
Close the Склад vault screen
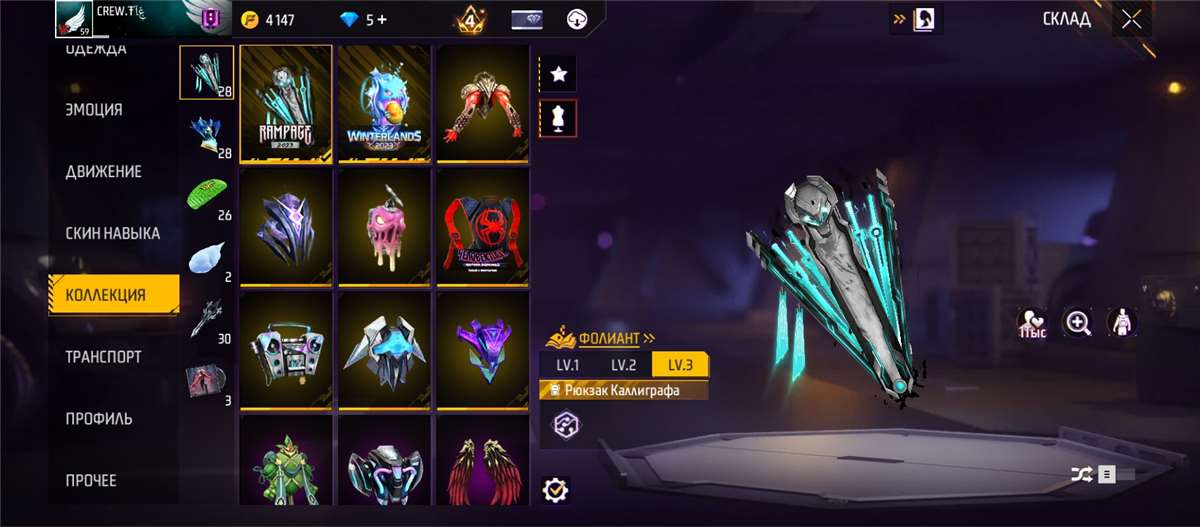point(1131,20)
